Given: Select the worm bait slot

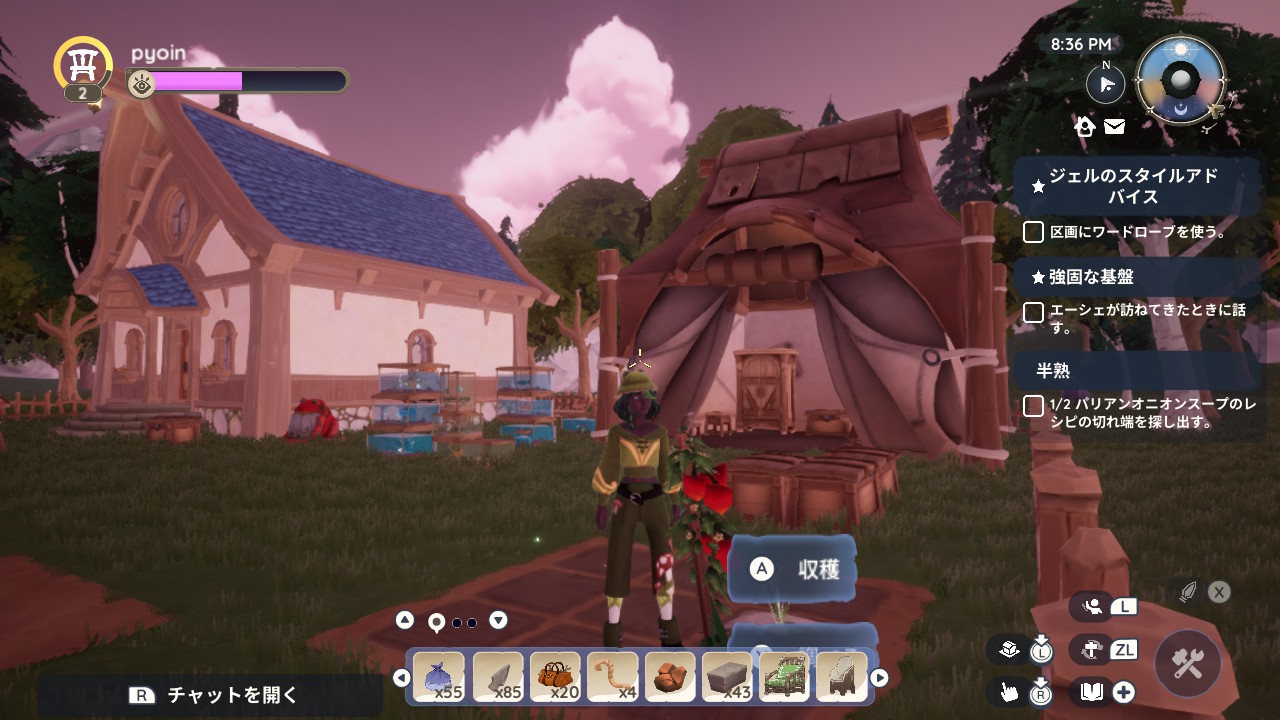Looking at the screenshot, I should (612, 678).
